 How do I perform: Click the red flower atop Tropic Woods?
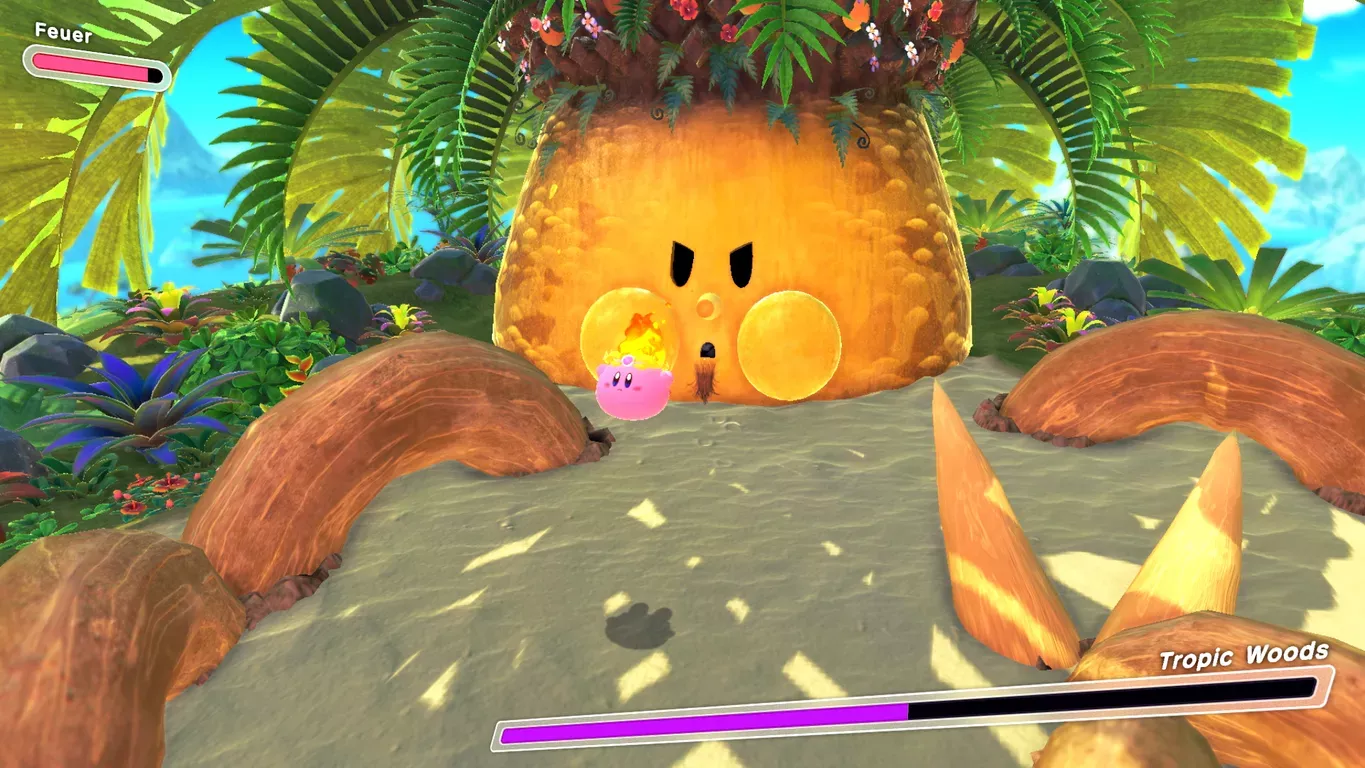(688, 12)
